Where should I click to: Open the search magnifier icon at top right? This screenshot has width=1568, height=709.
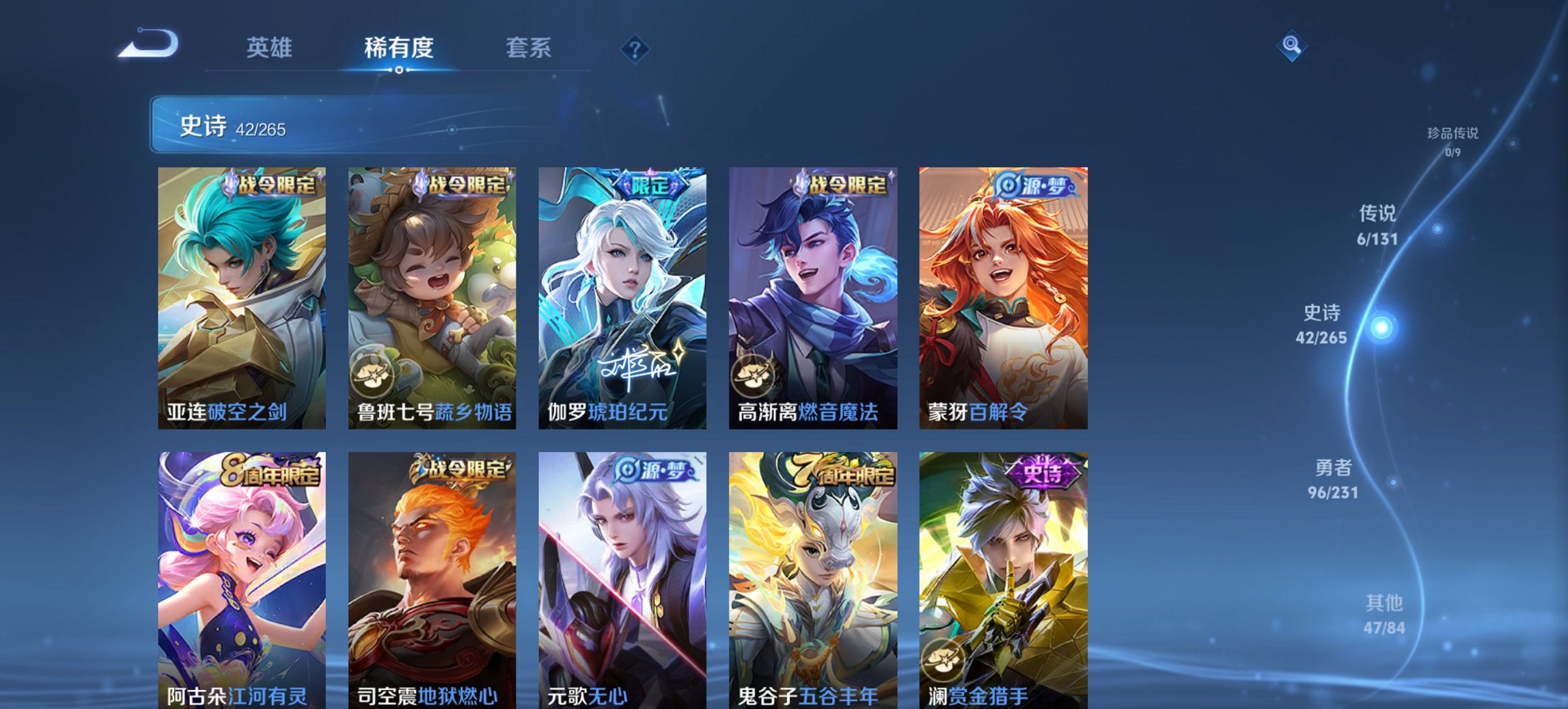1291,46
